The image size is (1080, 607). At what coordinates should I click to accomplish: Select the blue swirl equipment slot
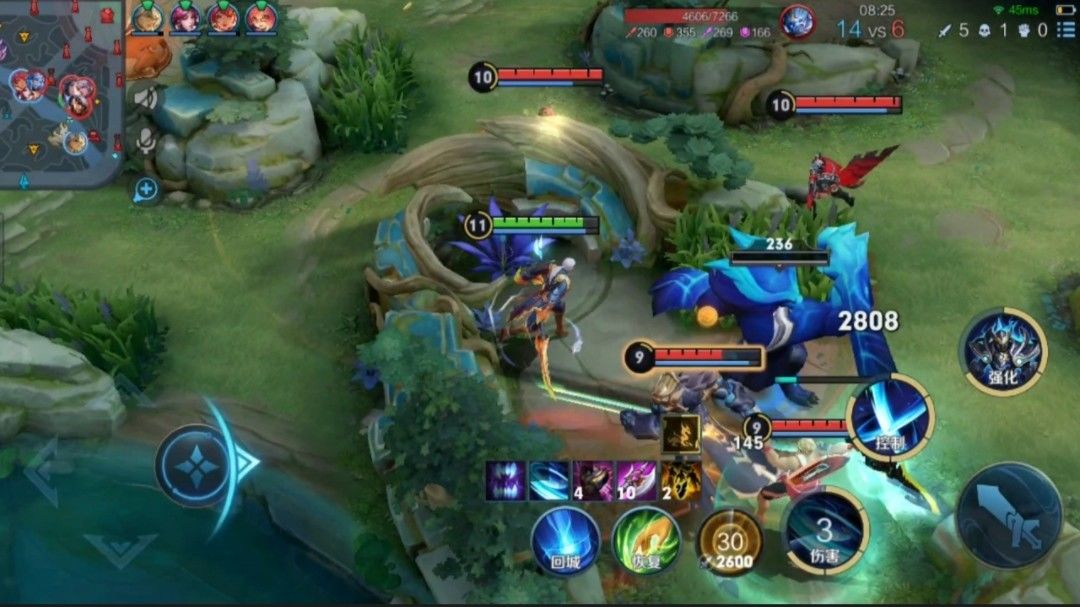coord(549,480)
